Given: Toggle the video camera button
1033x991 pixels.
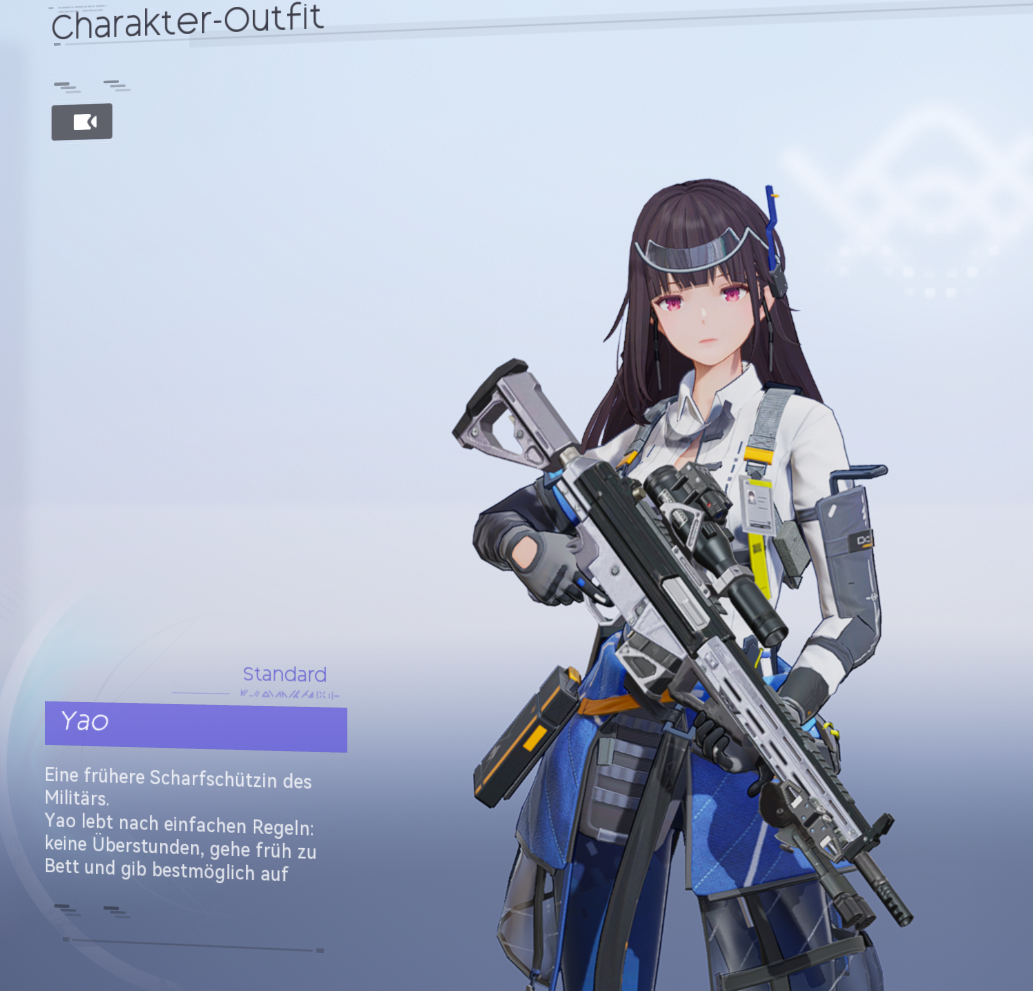Looking at the screenshot, I should pyautogui.click(x=82, y=122).
